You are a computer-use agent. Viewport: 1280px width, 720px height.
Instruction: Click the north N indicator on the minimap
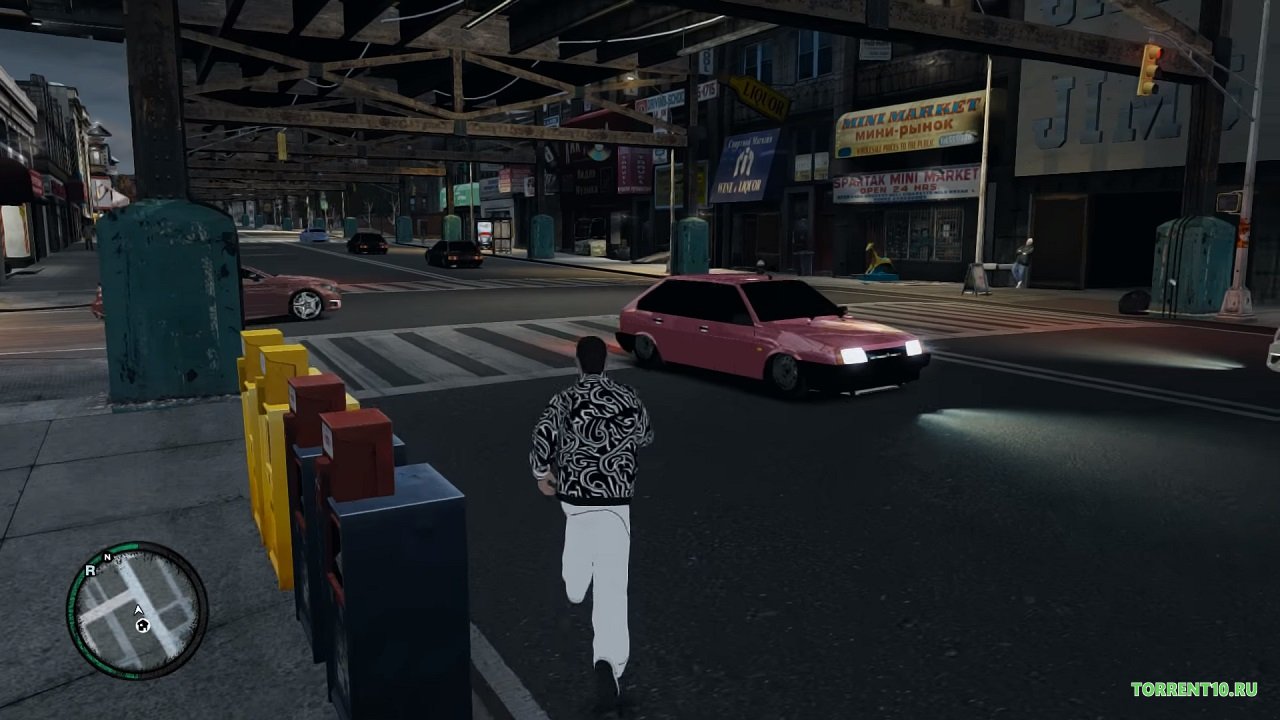pyautogui.click(x=107, y=557)
